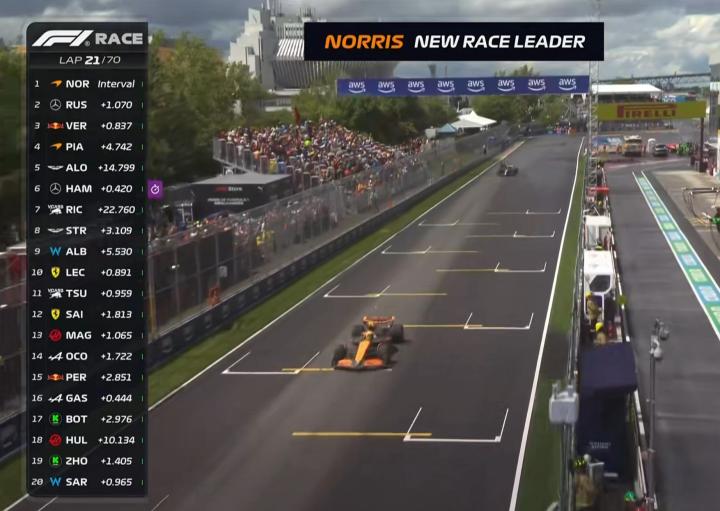Select Norris's row in the timing tower

tap(87, 84)
